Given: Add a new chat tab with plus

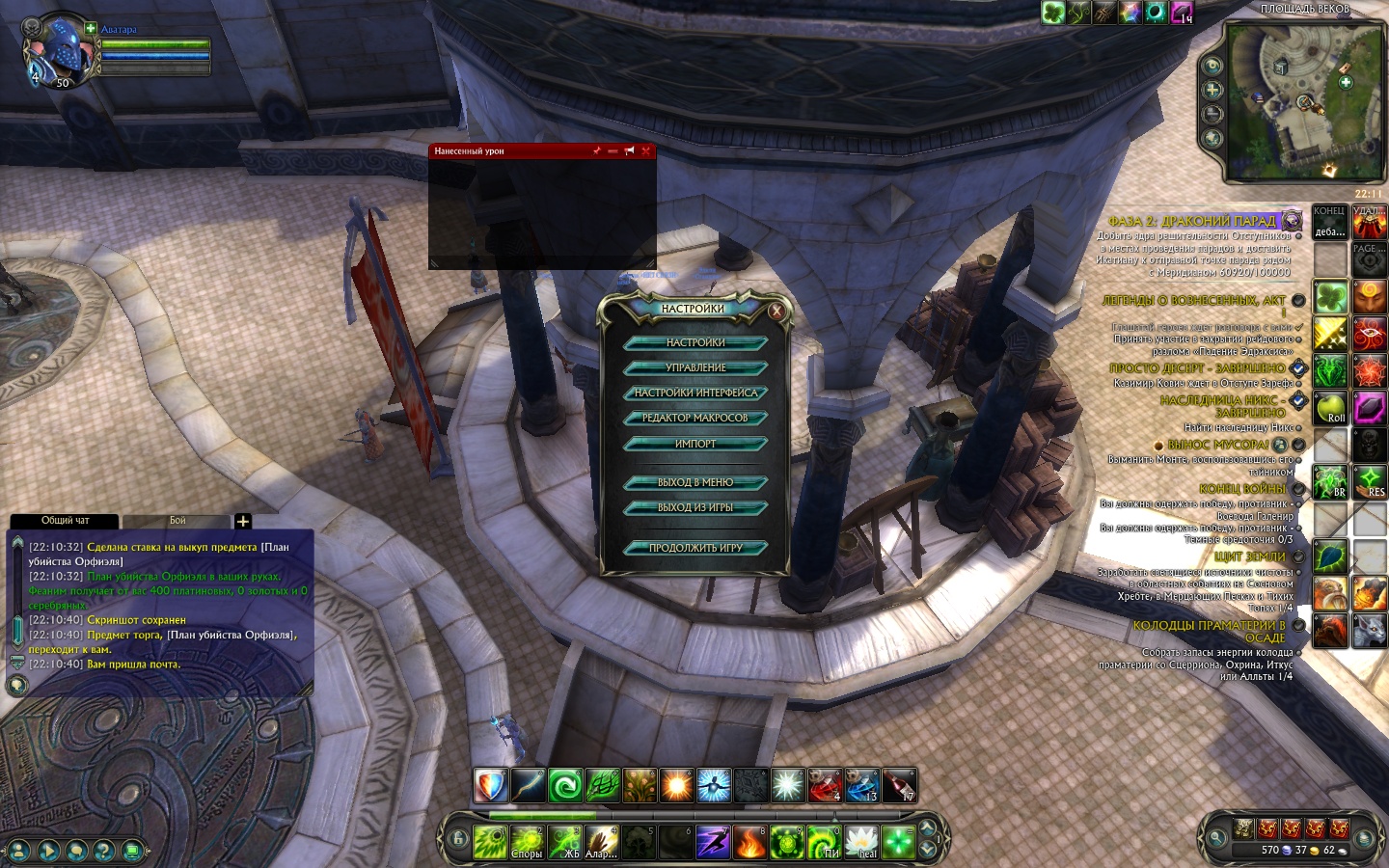Looking at the screenshot, I should tap(243, 522).
